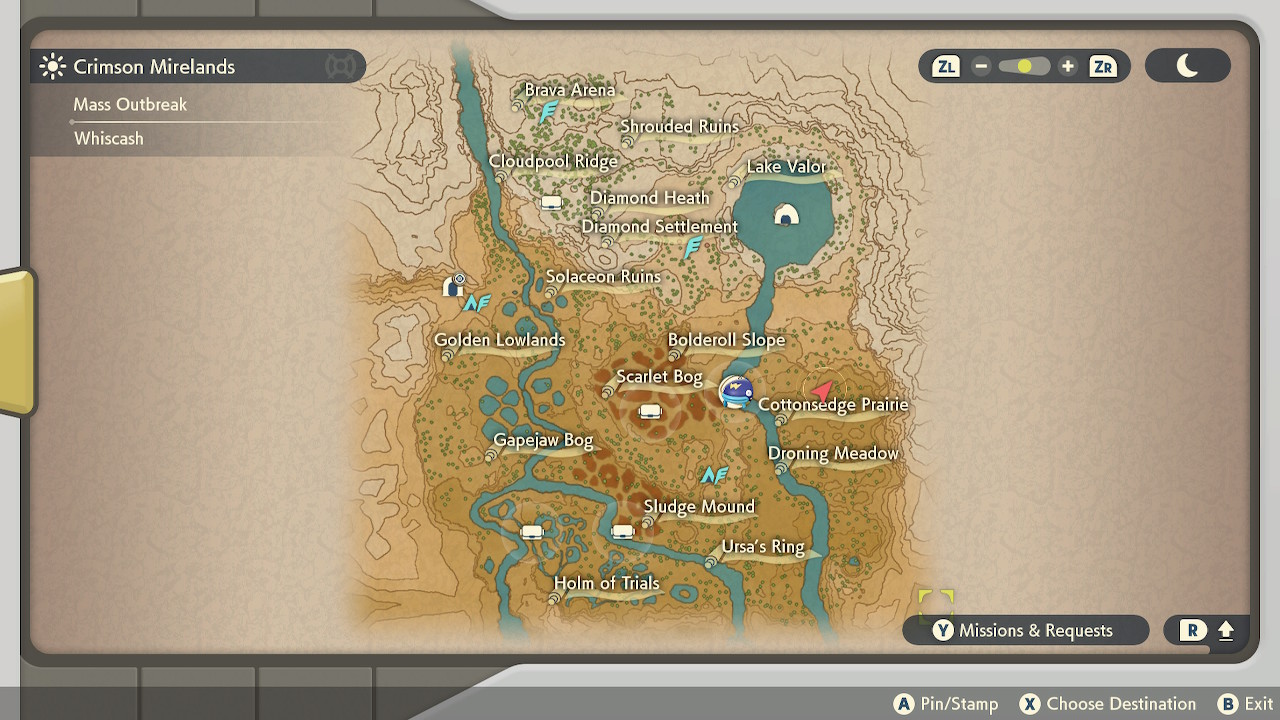Select the Mass Outbreak list entry

click(129, 104)
